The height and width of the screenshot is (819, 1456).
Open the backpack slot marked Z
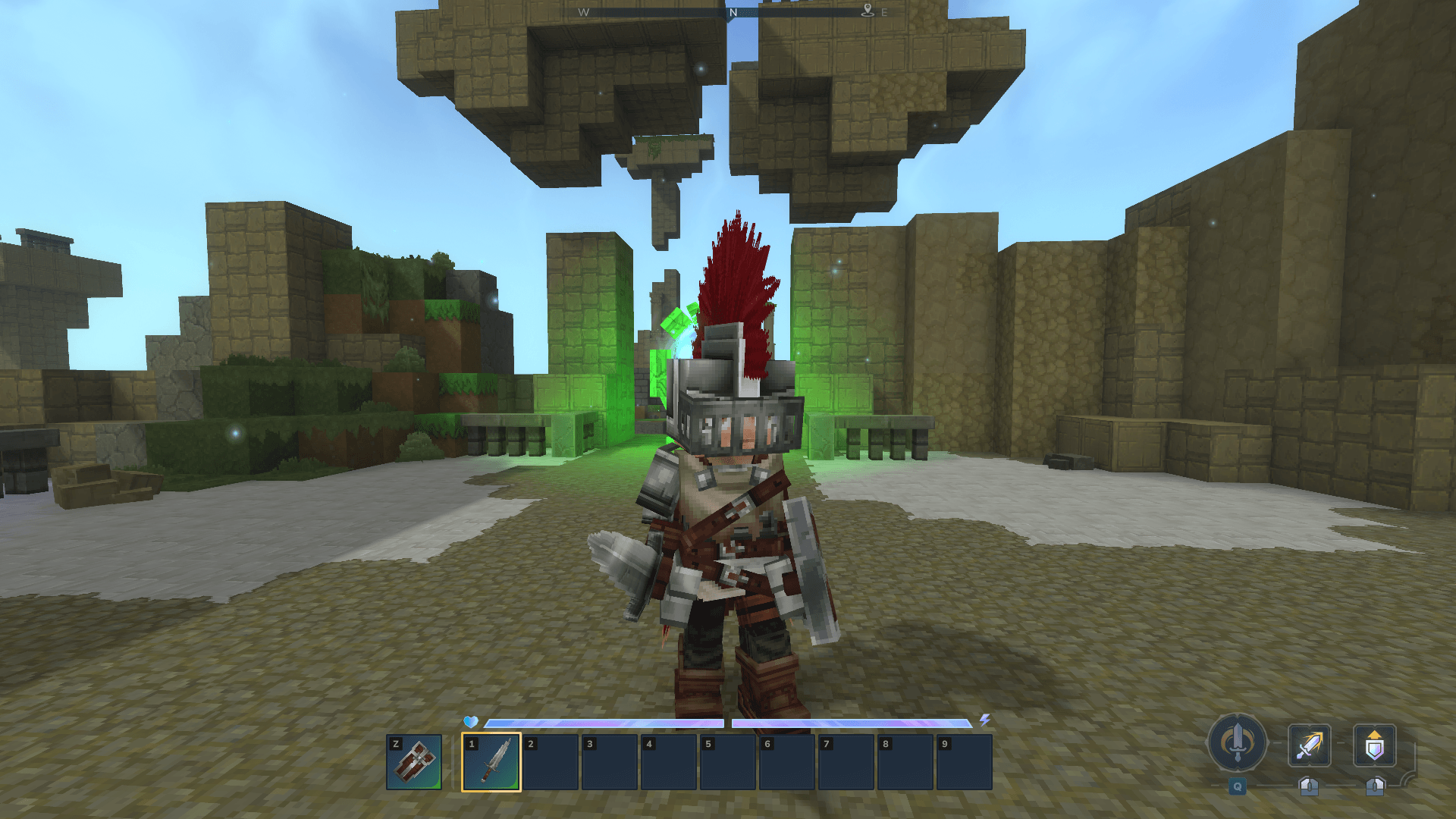[x=414, y=761]
